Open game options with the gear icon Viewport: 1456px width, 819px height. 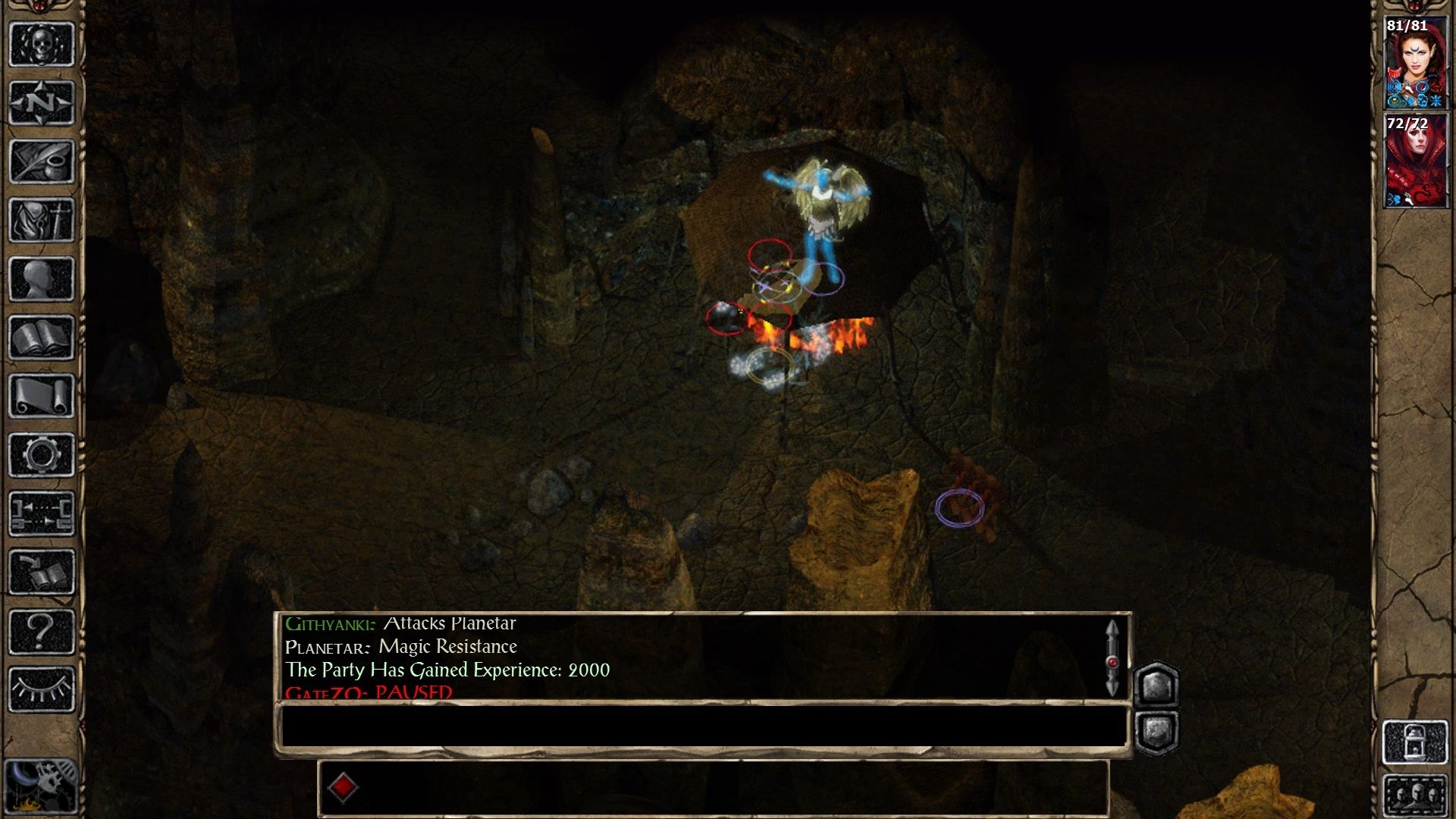41,455
